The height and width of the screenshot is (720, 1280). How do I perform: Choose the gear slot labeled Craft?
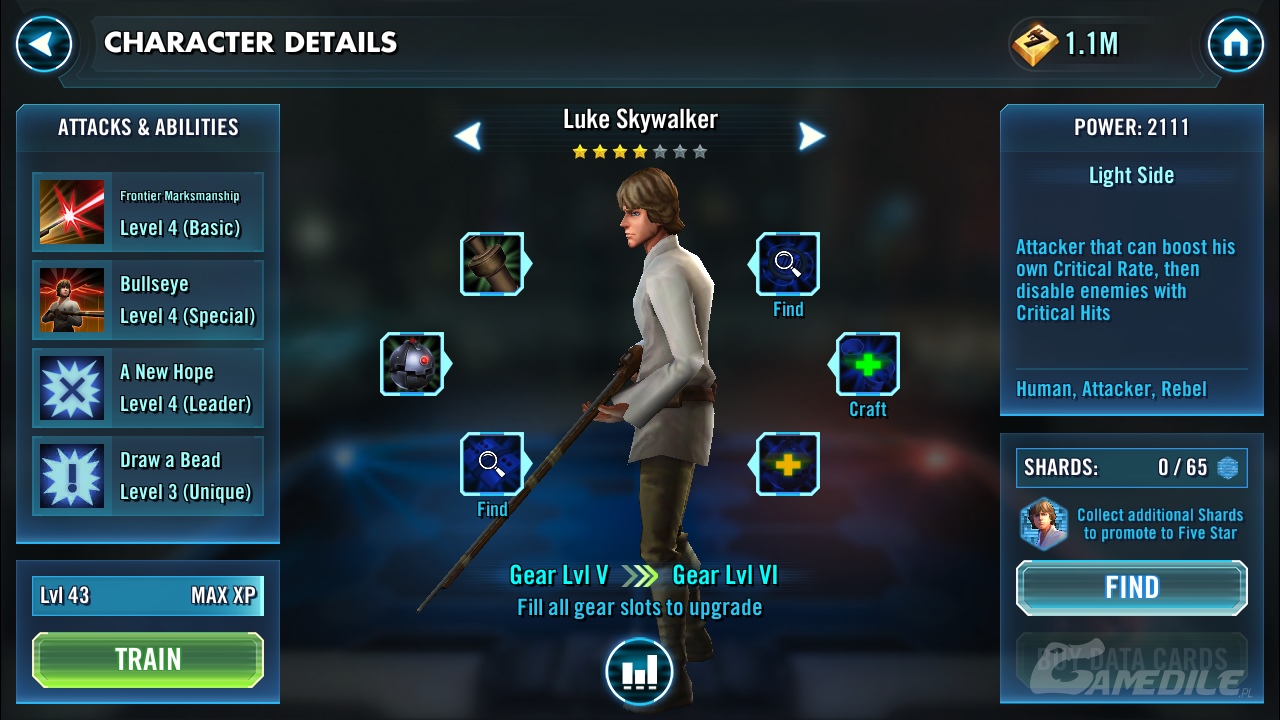(x=867, y=364)
